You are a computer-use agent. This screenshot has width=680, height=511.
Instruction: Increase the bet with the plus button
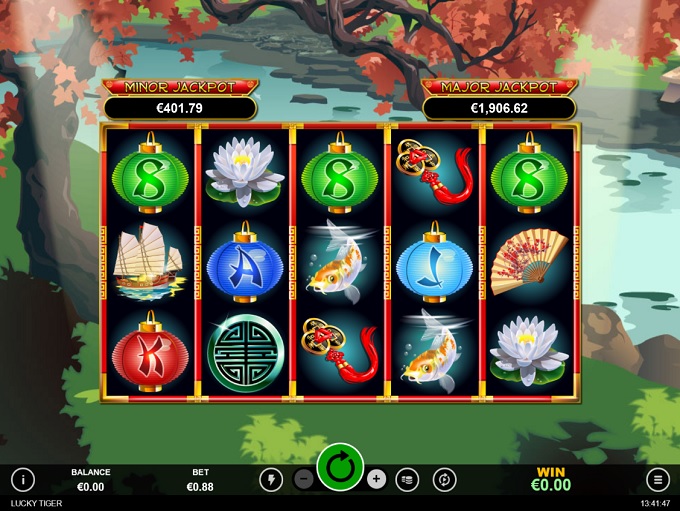(x=376, y=479)
